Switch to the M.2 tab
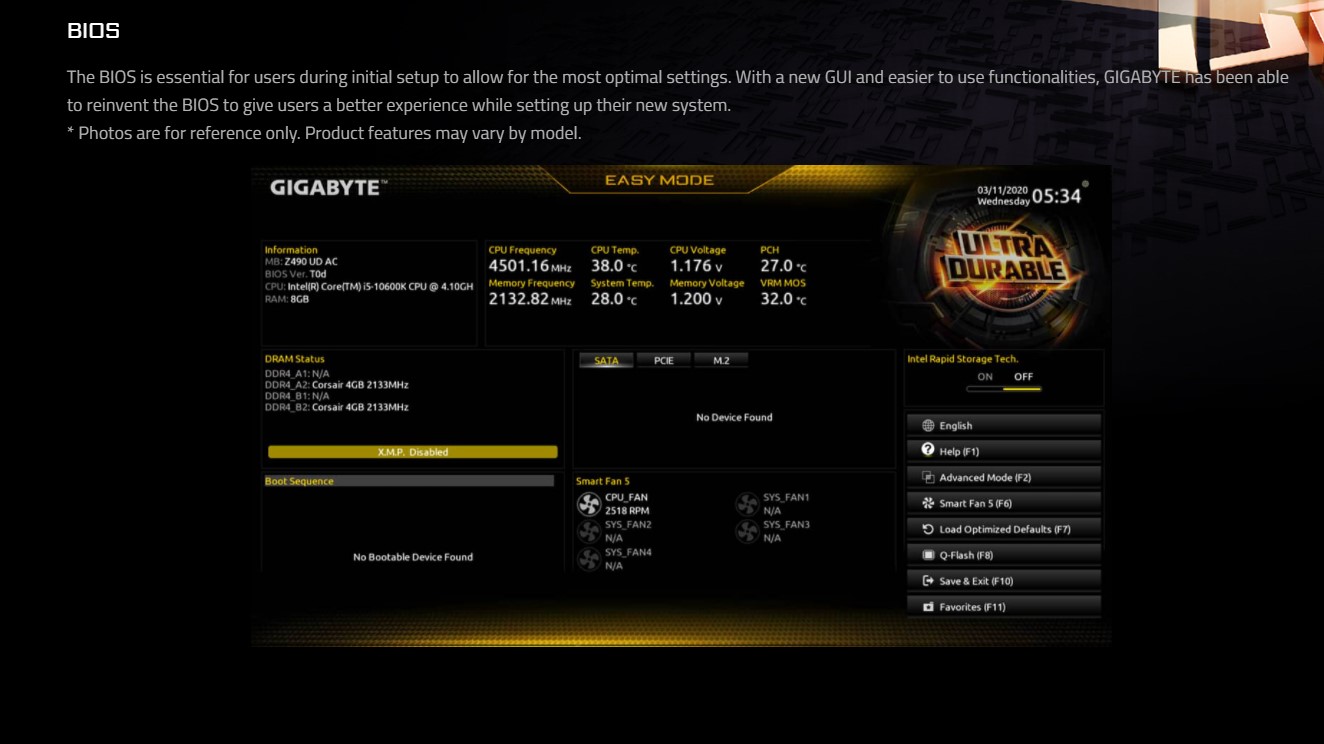1324x744 pixels. point(722,360)
